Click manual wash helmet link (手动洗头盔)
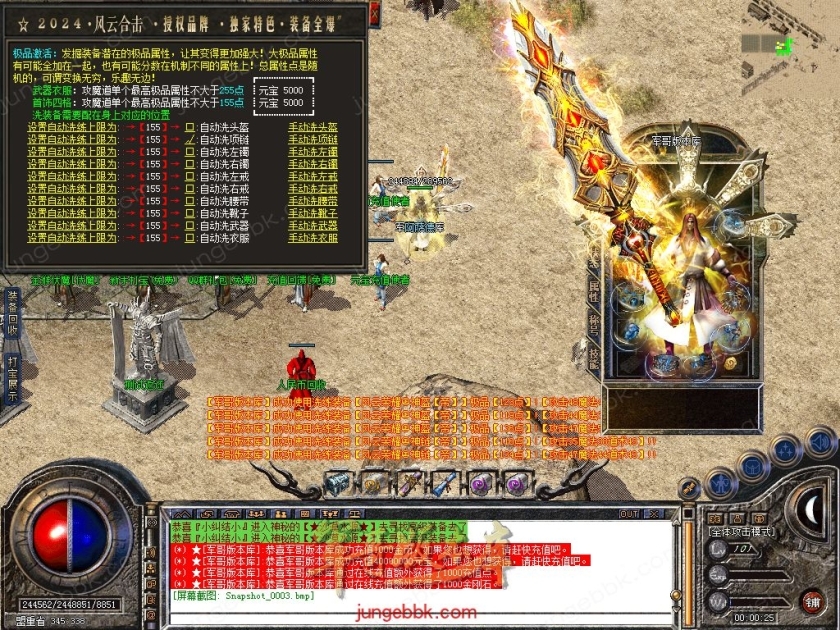The height and width of the screenshot is (630, 840). [312, 127]
